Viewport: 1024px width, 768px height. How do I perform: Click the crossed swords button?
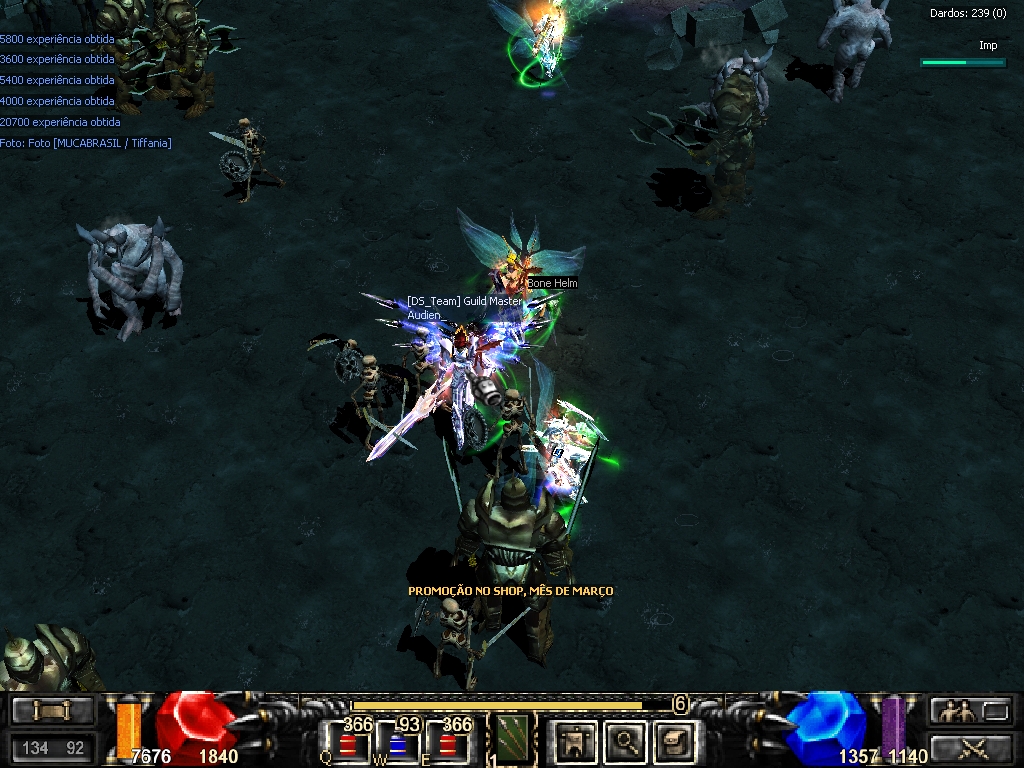click(971, 747)
